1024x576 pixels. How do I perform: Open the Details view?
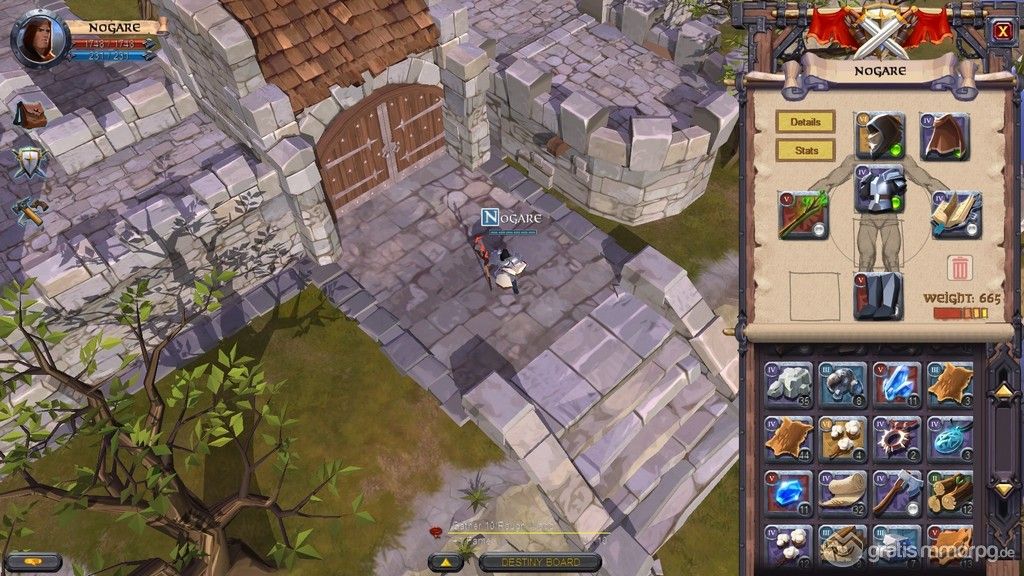(805, 122)
